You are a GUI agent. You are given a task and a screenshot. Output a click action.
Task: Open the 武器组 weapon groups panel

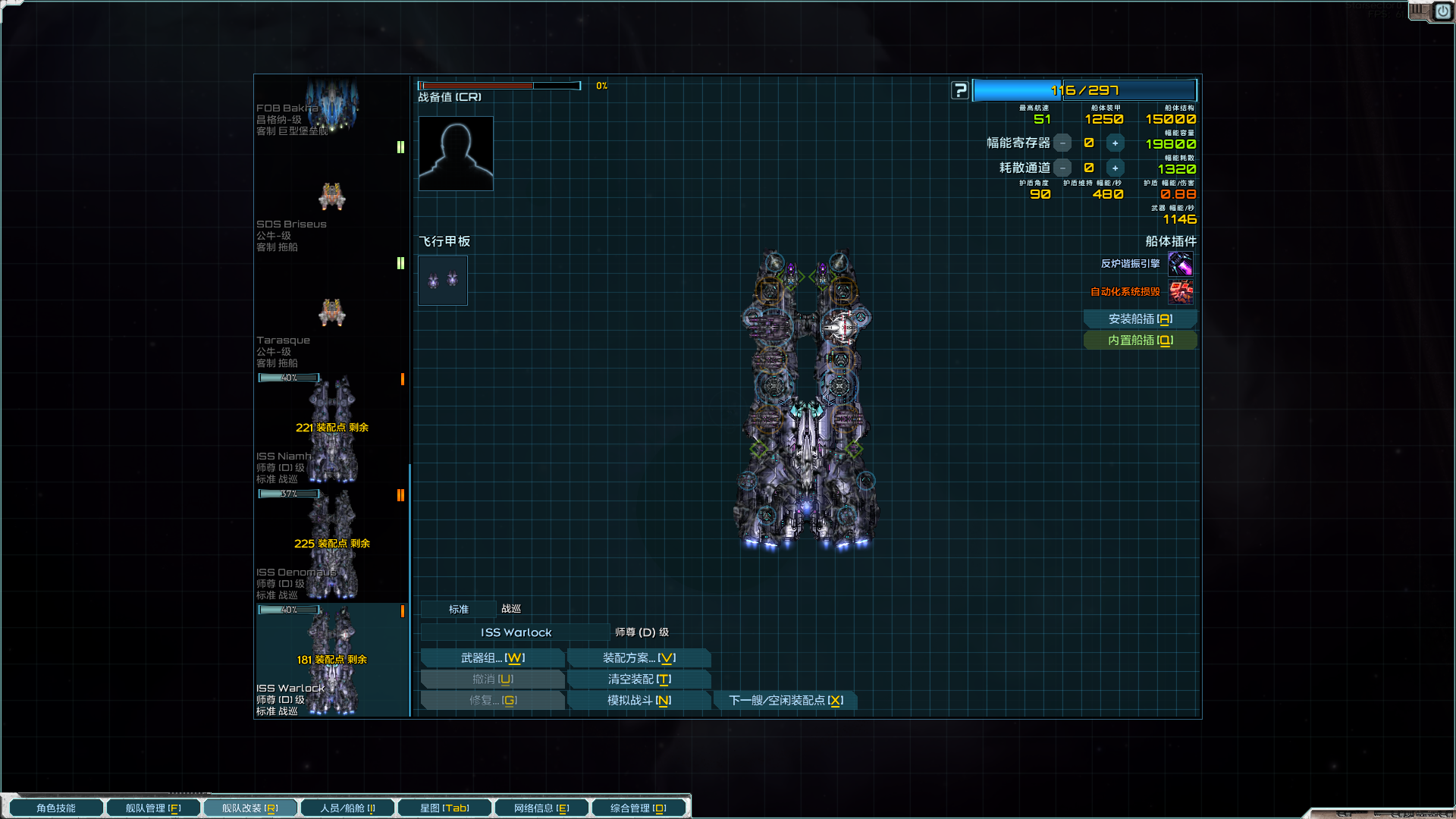(492, 658)
